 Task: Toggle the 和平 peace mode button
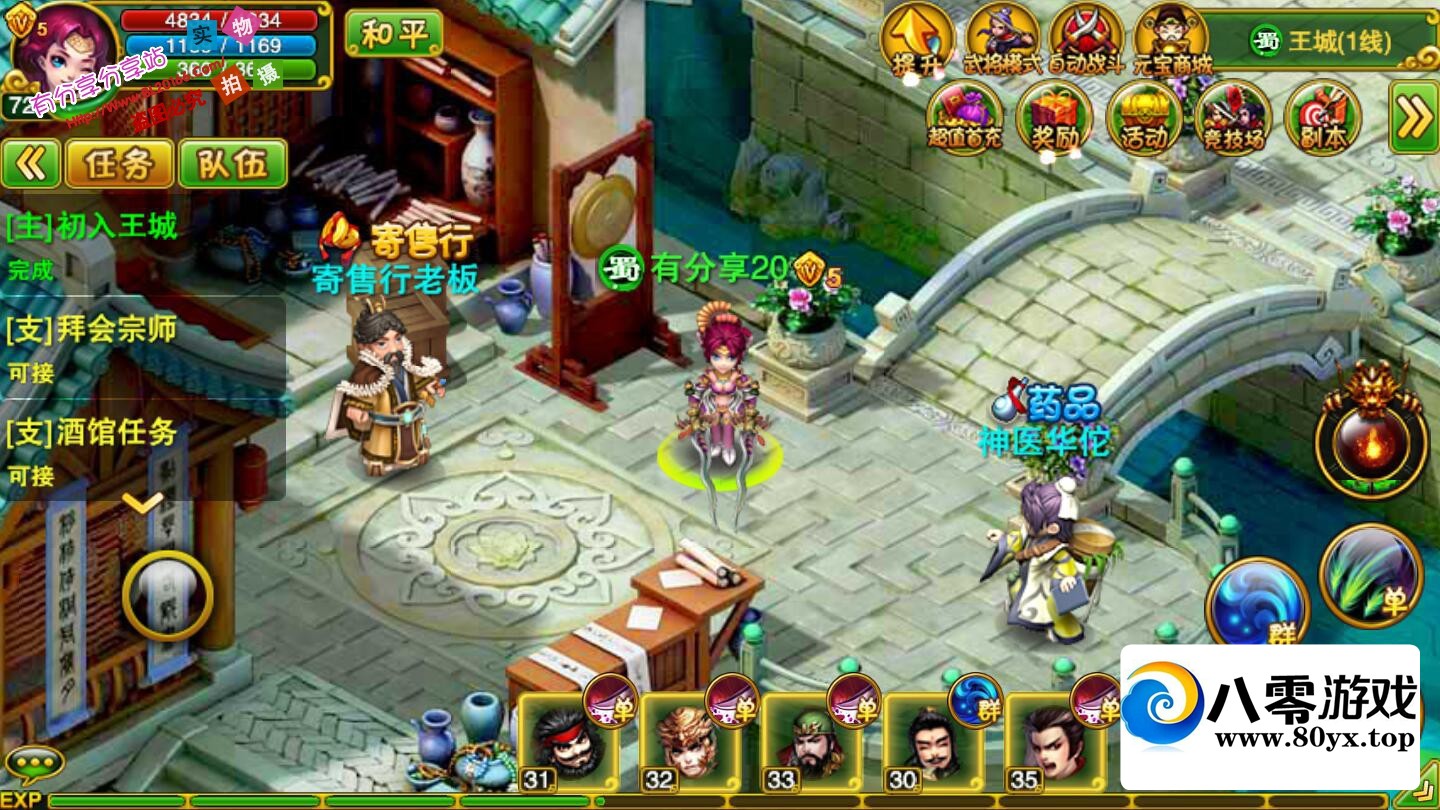(x=393, y=34)
